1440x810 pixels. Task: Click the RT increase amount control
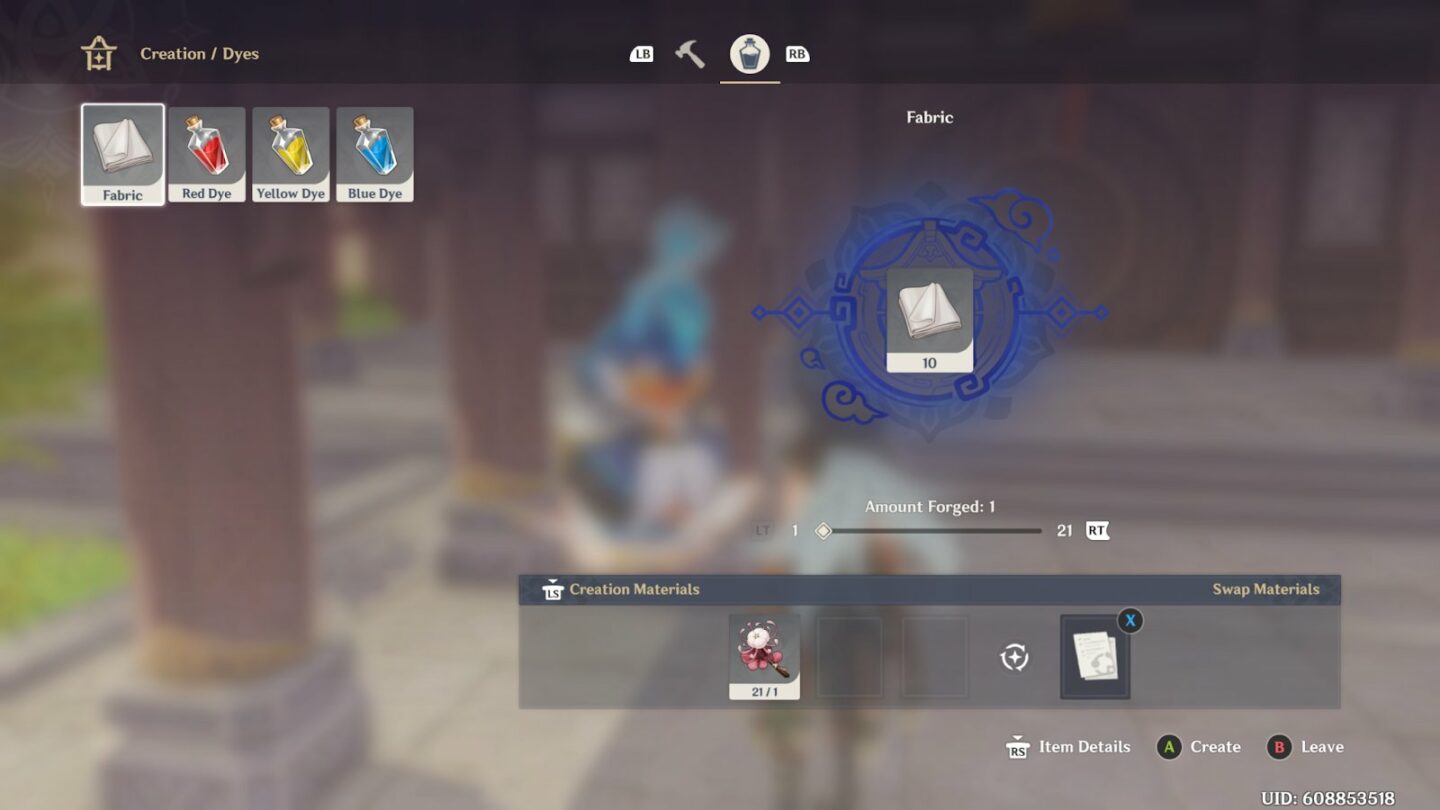[1097, 530]
